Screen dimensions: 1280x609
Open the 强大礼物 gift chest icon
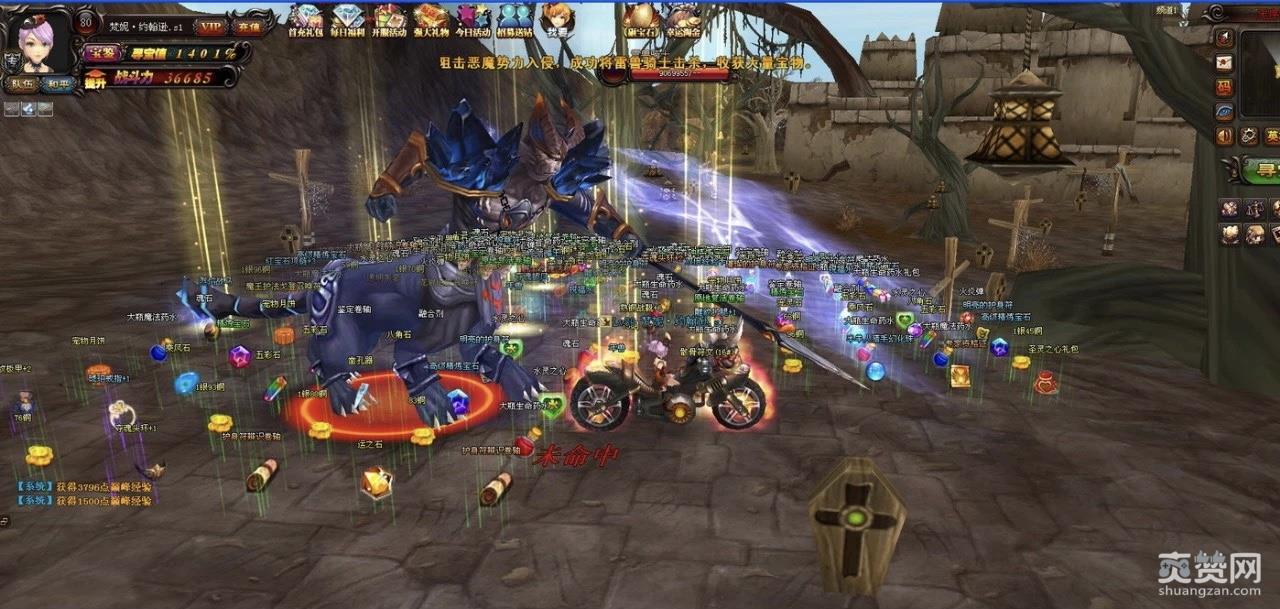(x=432, y=20)
